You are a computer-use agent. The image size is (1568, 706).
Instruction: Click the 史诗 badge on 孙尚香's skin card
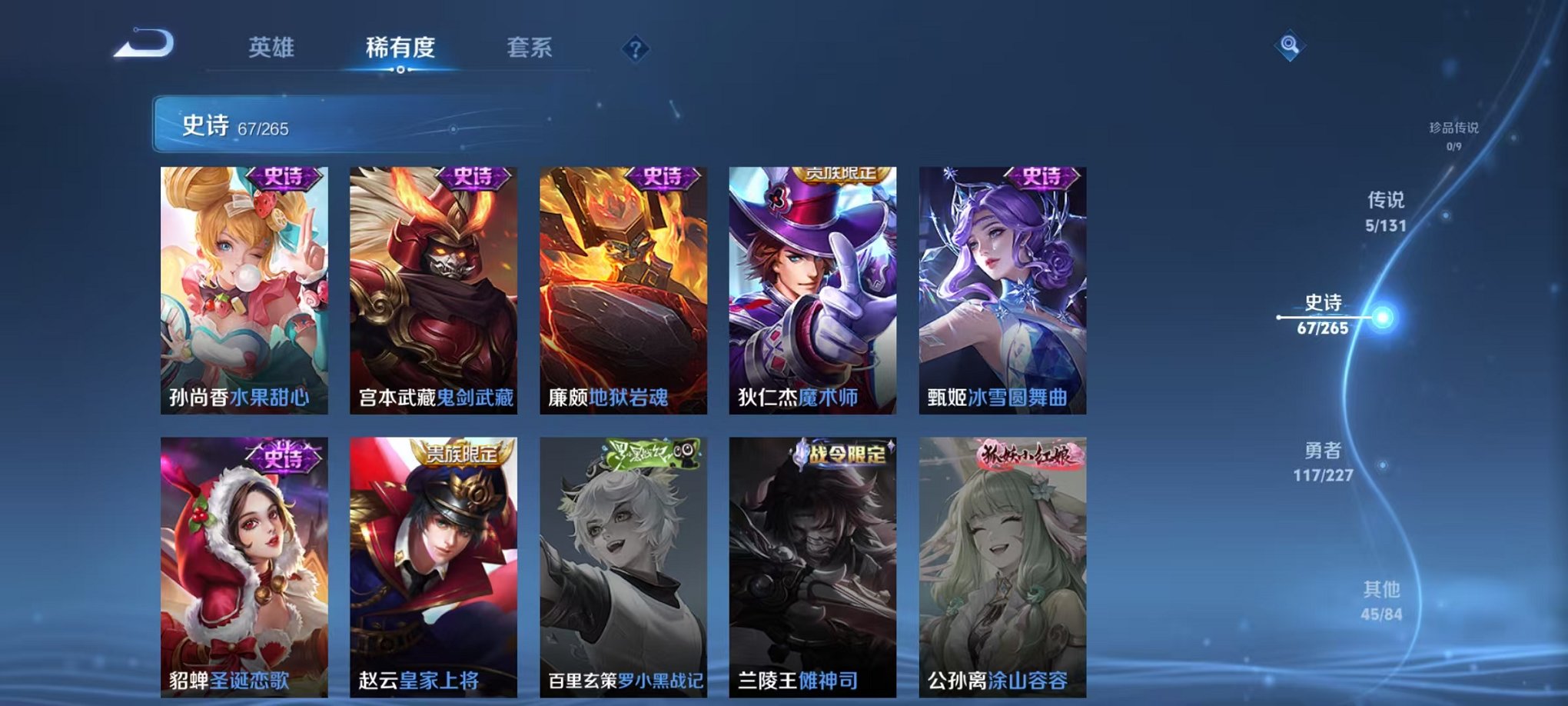click(x=284, y=178)
